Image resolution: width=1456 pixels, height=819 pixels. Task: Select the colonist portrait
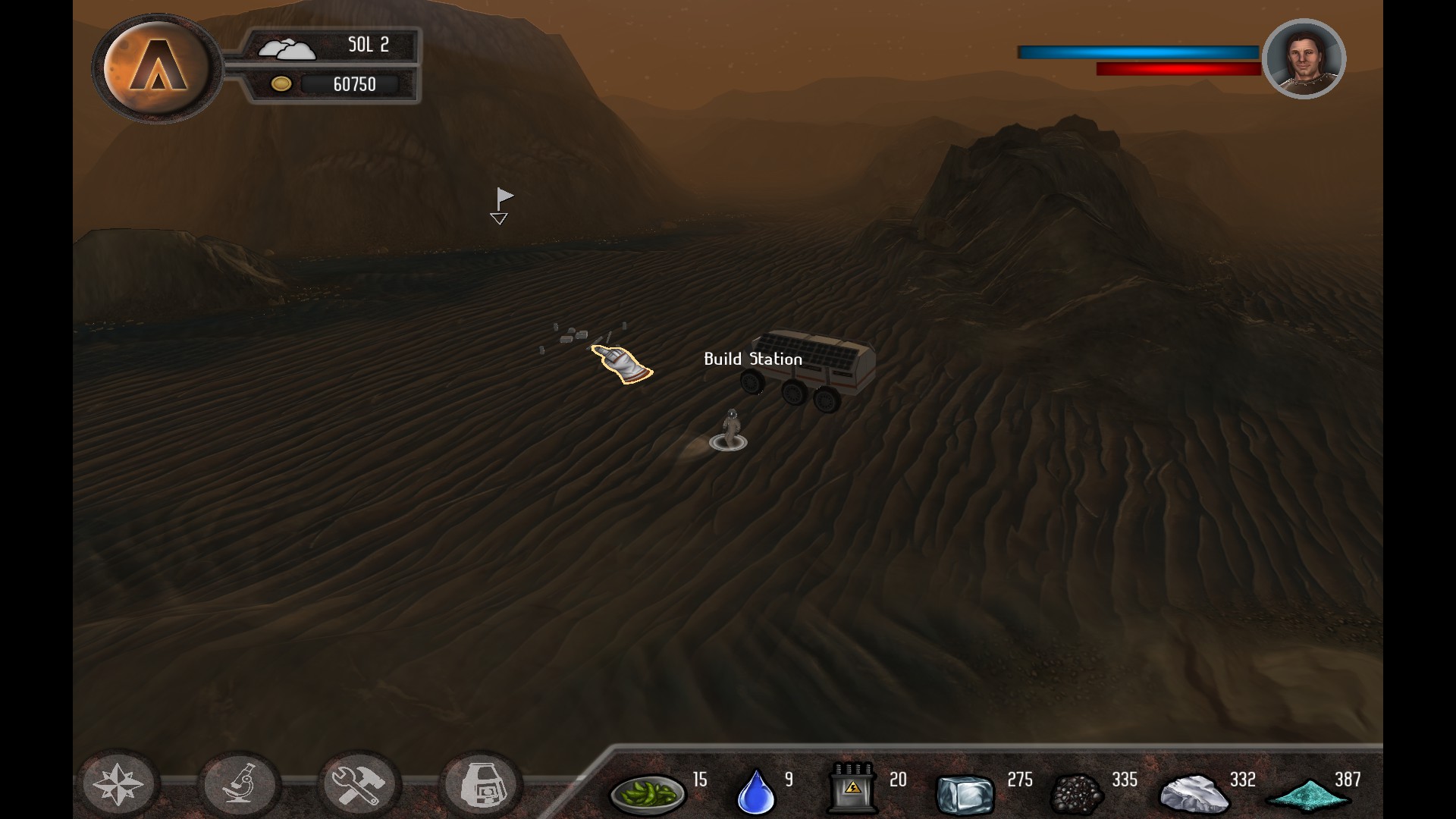(1304, 59)
